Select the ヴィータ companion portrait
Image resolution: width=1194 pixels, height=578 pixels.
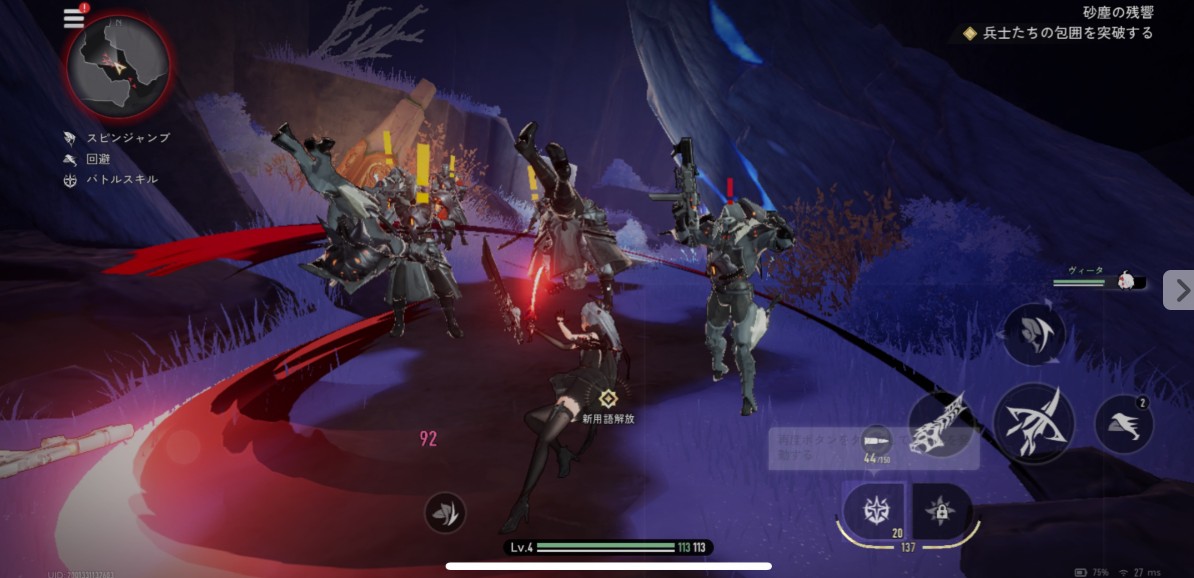click(1128, 282)
